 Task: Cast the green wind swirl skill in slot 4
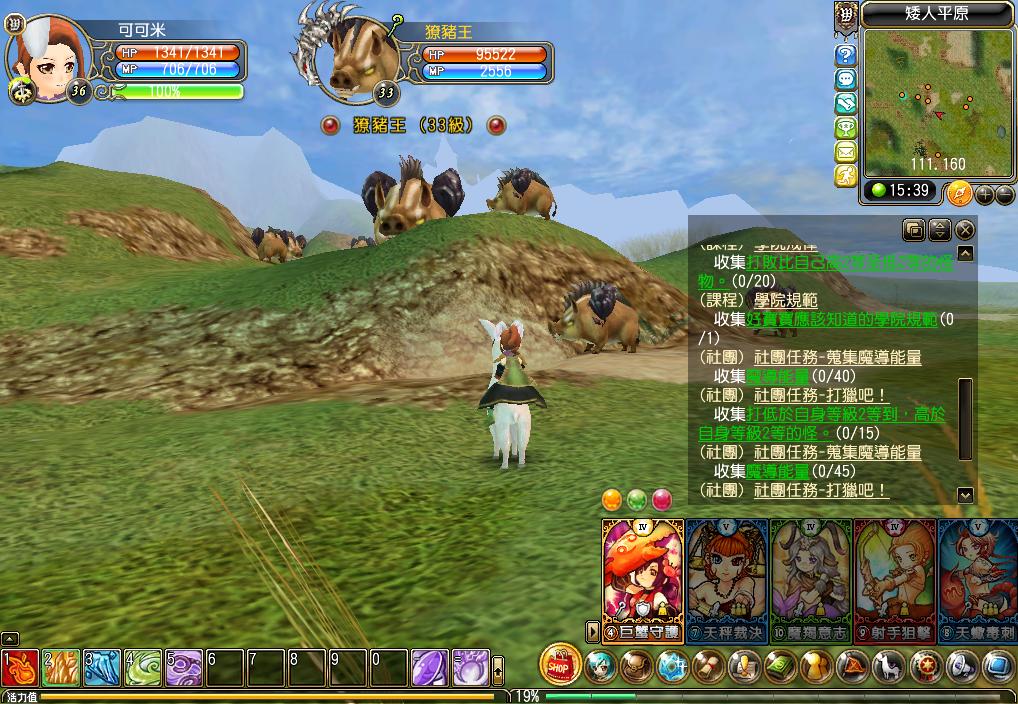[x=143, y=667]
